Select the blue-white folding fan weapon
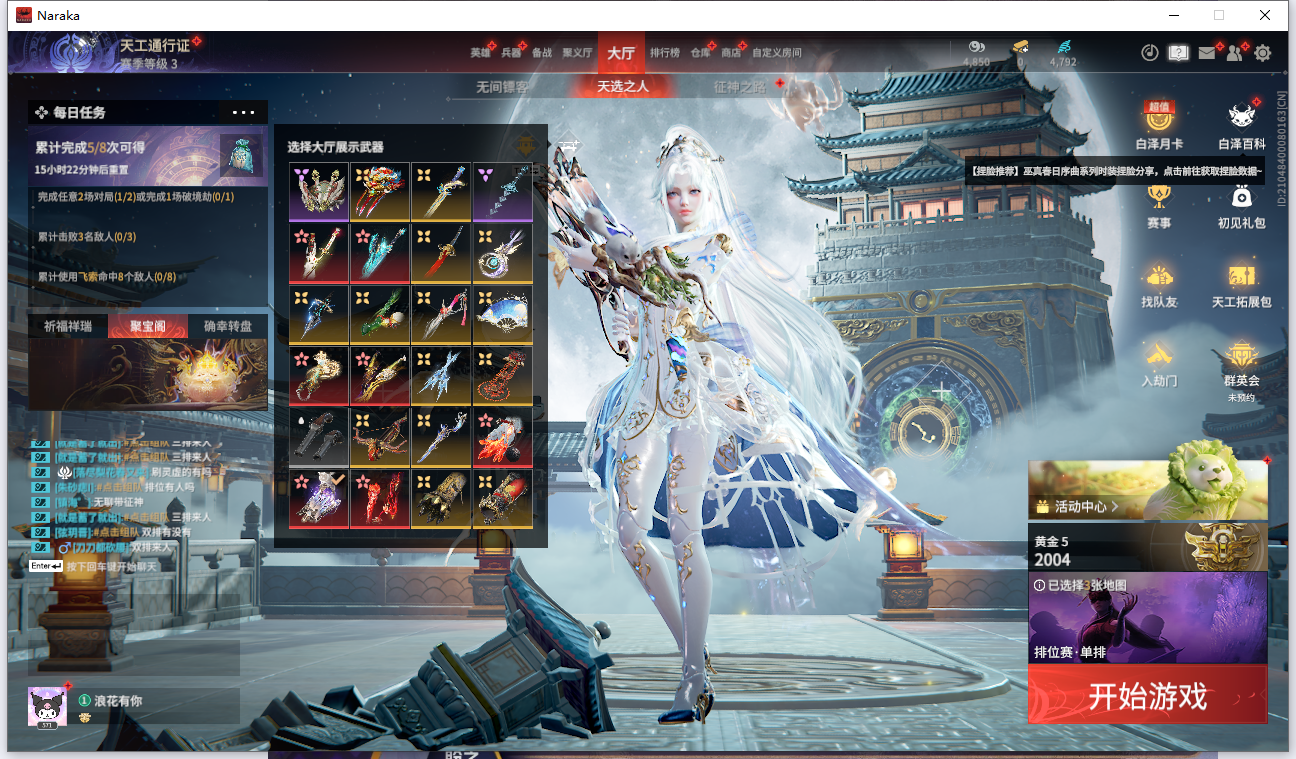This screenshot has height=759, width=1296. [x=502, y=314]
